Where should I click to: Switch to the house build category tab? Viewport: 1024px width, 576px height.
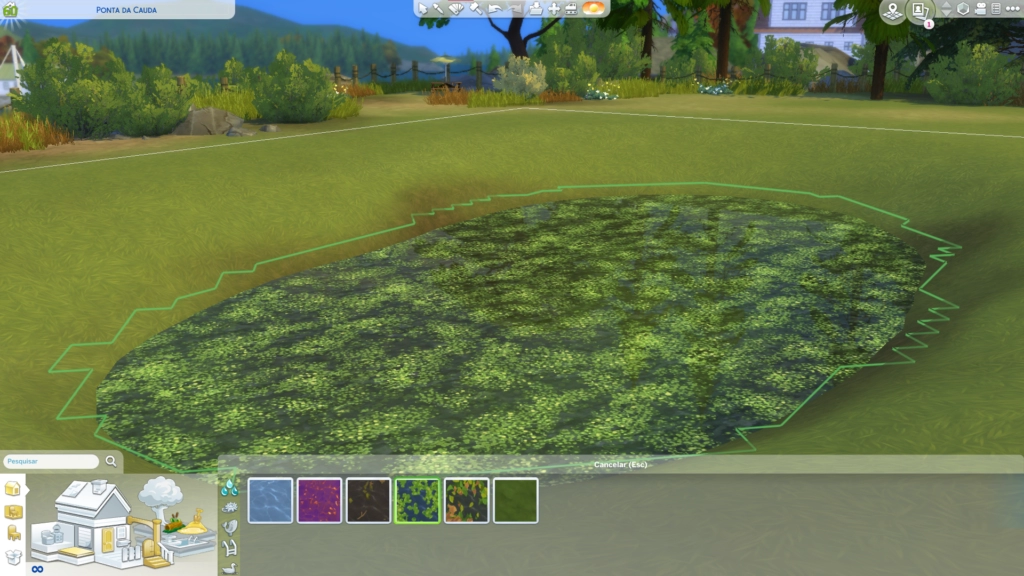pyautogui.click(x=13, y=489)
